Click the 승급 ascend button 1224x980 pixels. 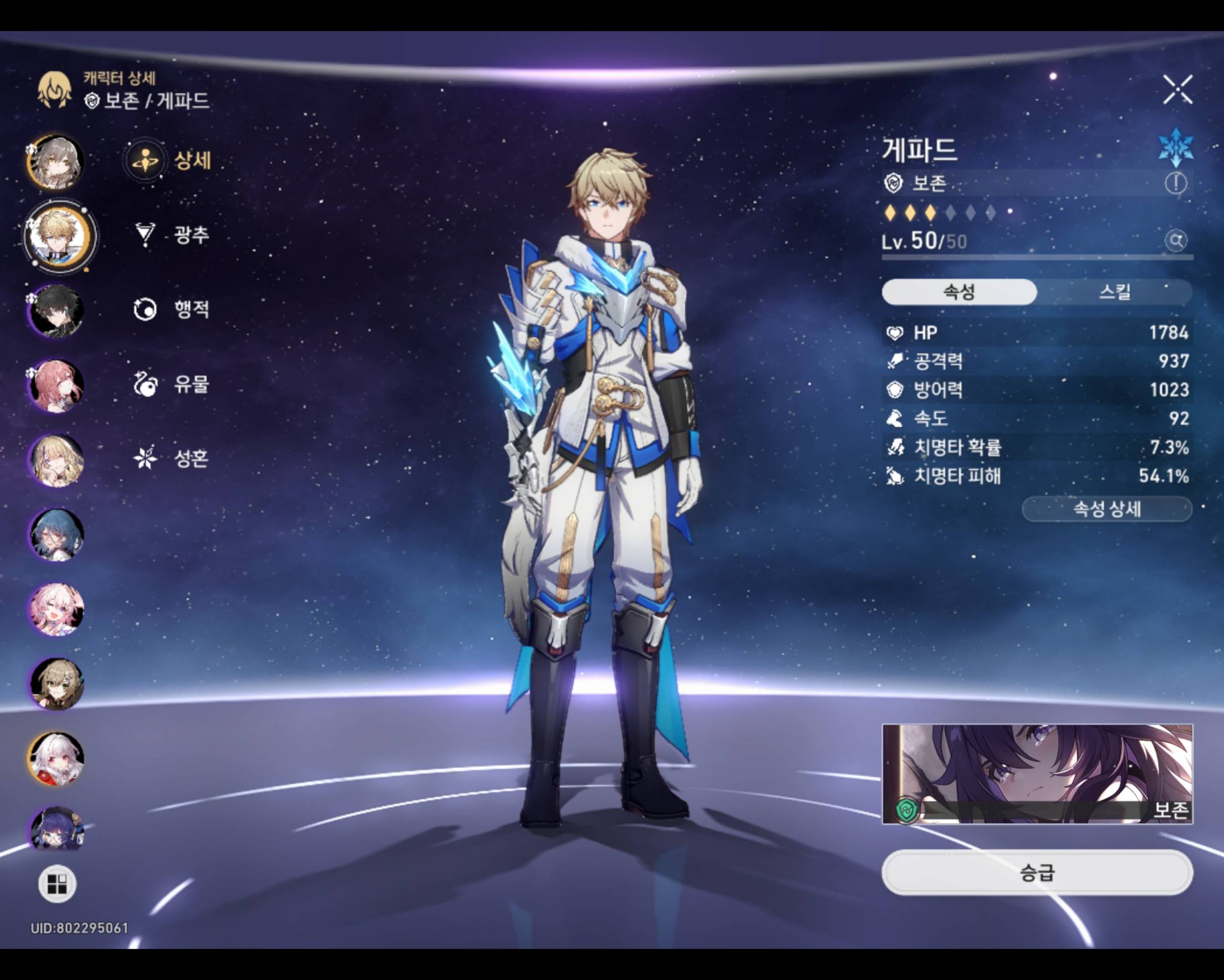point(1037,872)
